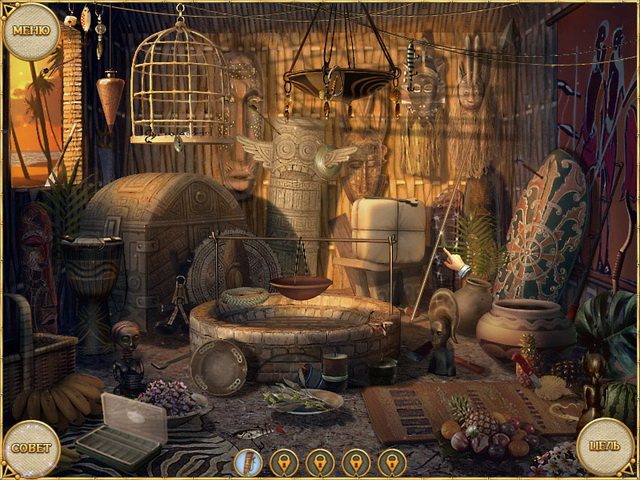Show the objective via ЦЕЛЬ button
The width and height of the screenshot is (640, 480).
607,446
